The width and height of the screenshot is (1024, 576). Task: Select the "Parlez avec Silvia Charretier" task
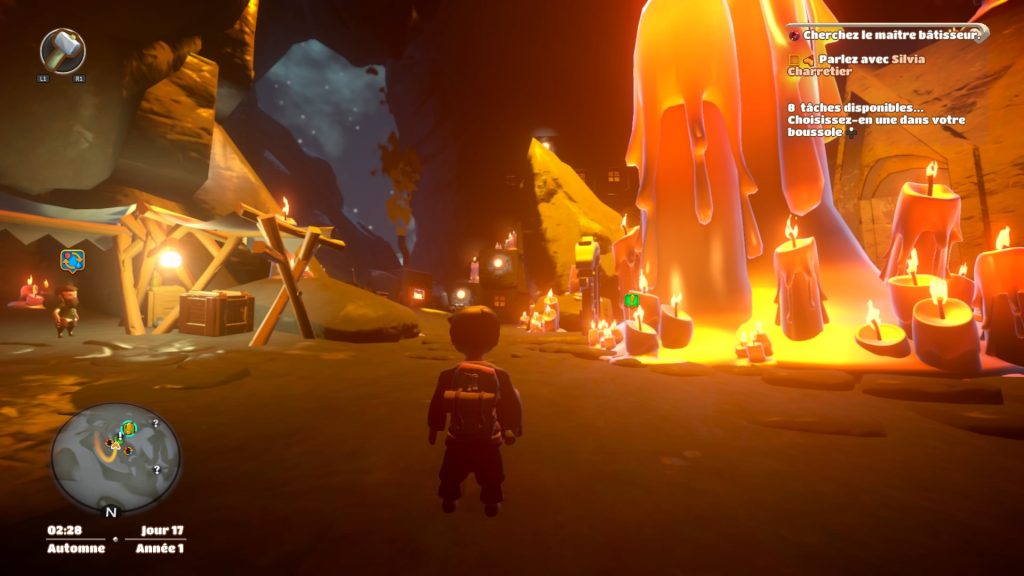(858, 65)
